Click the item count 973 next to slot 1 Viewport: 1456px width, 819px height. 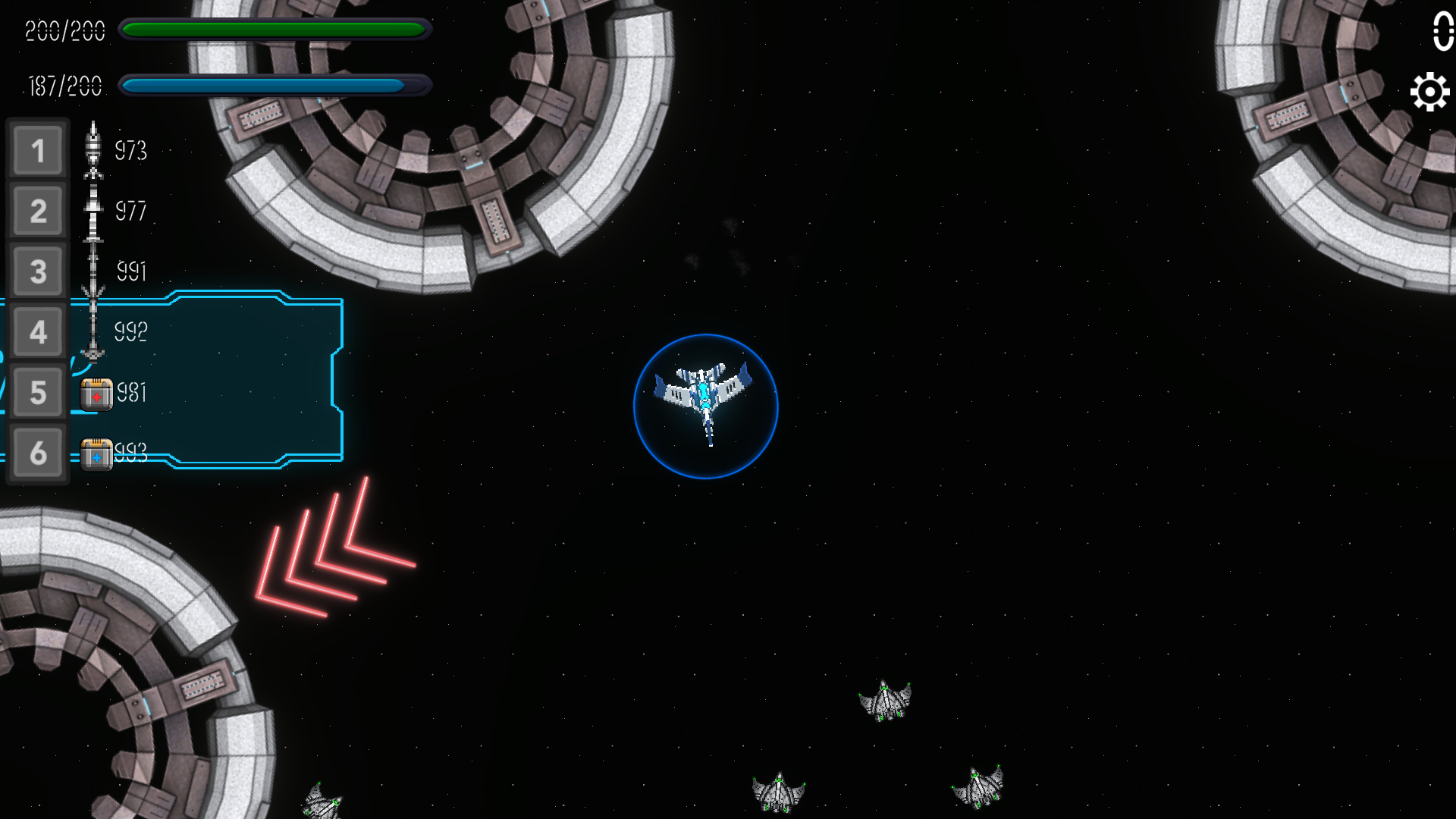click(x=130, y=151)
